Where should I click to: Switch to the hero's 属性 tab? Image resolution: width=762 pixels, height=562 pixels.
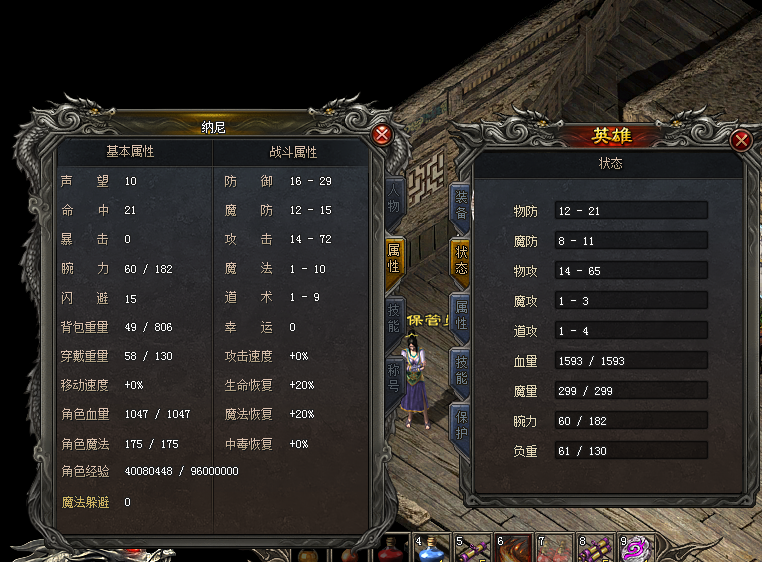click(461, 316)
